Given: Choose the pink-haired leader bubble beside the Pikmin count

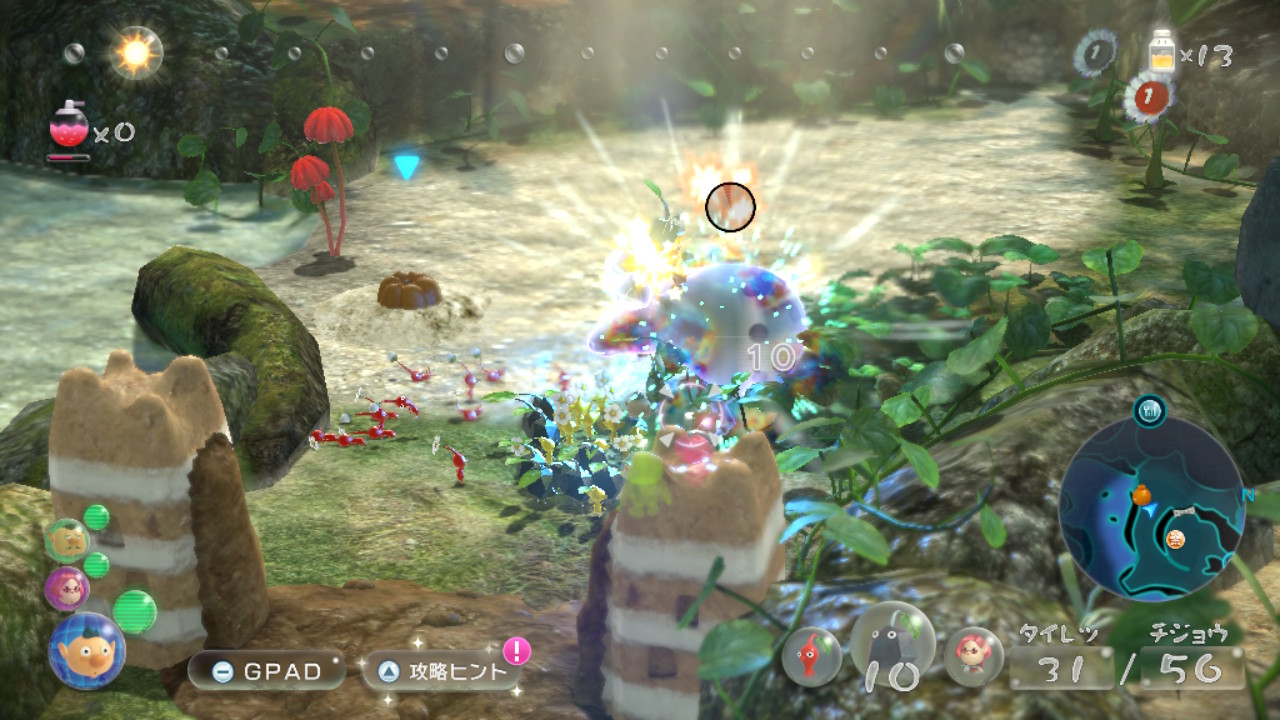Looking at the screenshot, I should tap(973, 656).
